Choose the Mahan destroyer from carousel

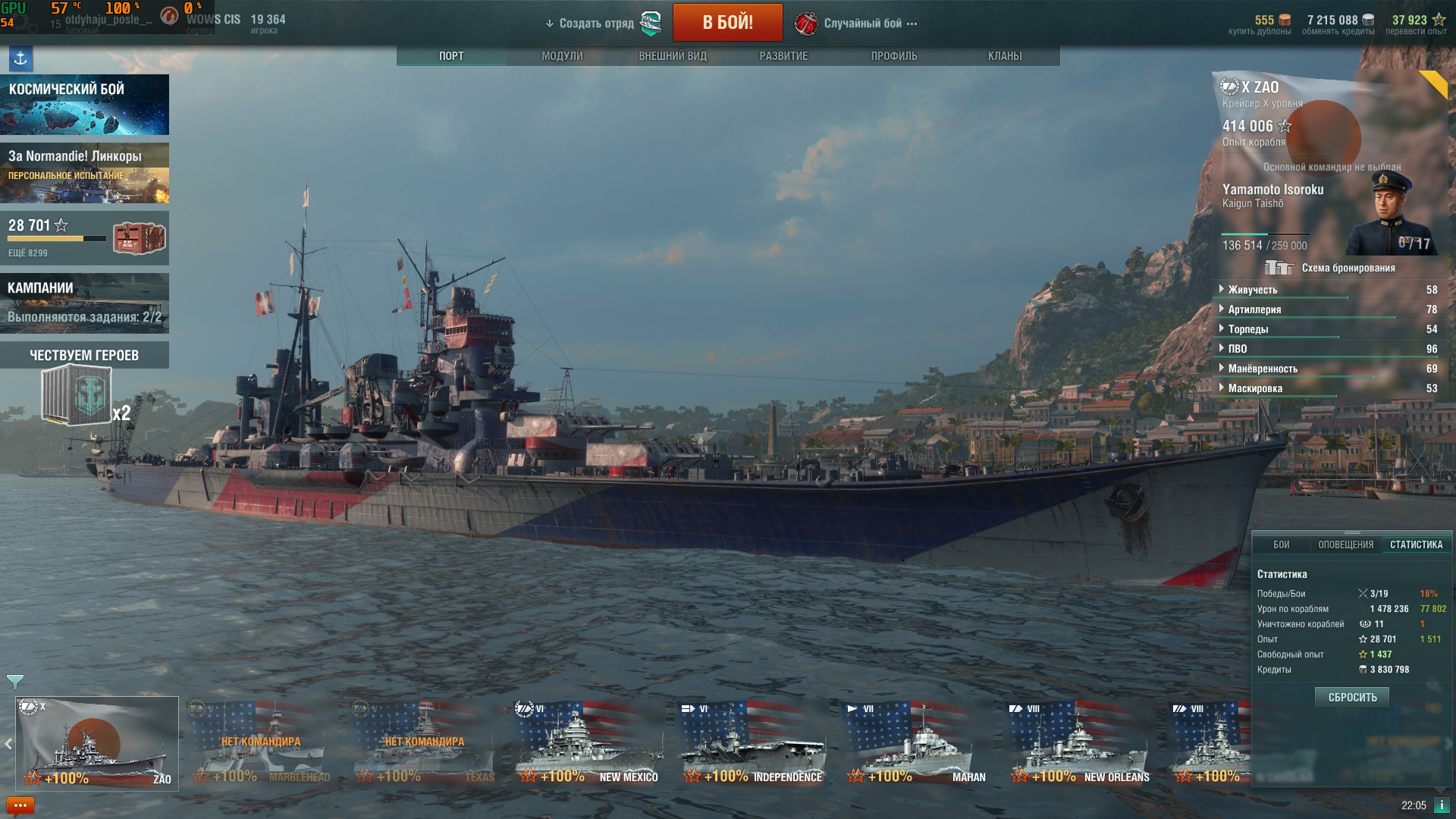point(916,744)
